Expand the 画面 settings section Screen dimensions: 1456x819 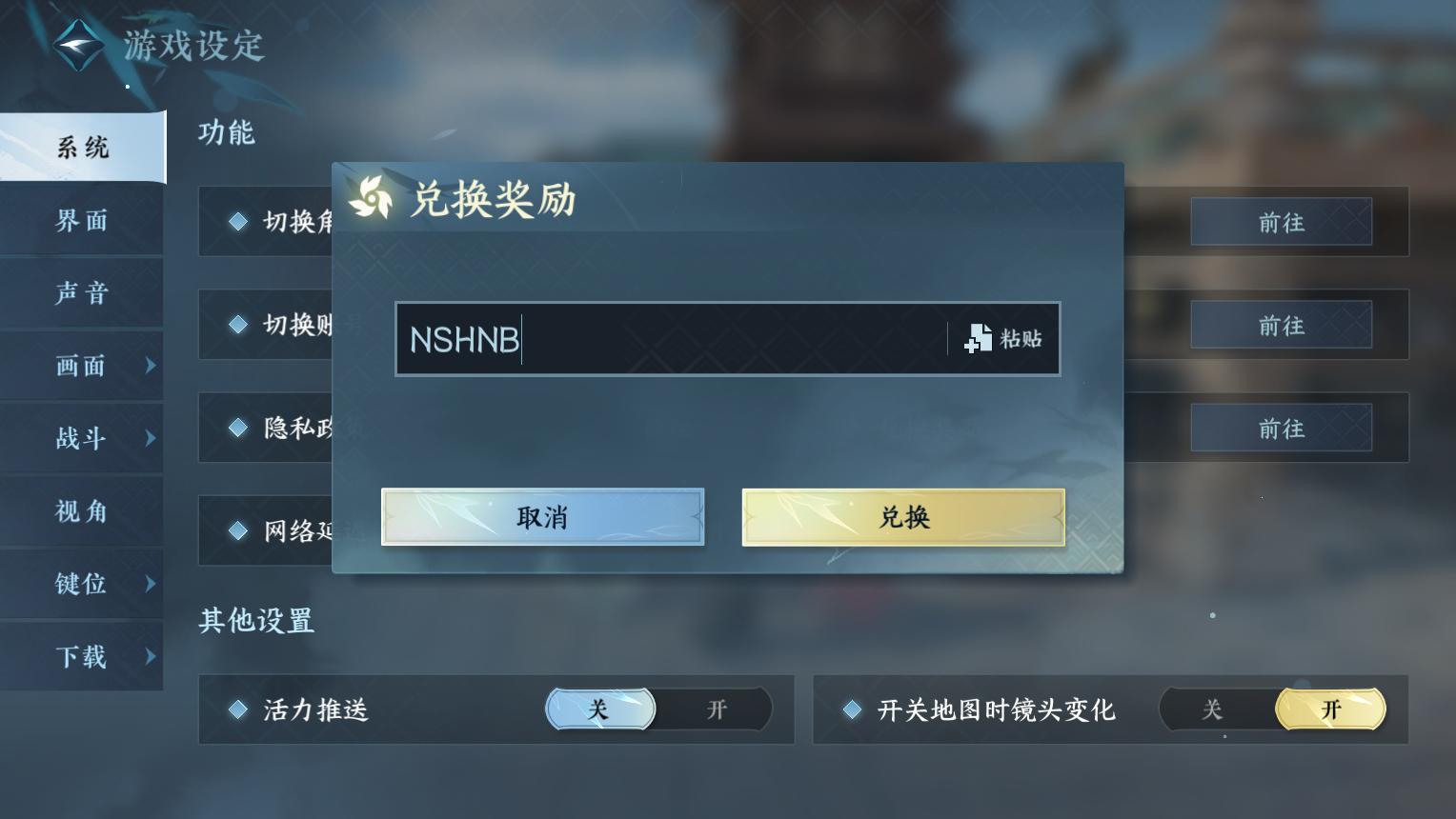tap(82, 366)
